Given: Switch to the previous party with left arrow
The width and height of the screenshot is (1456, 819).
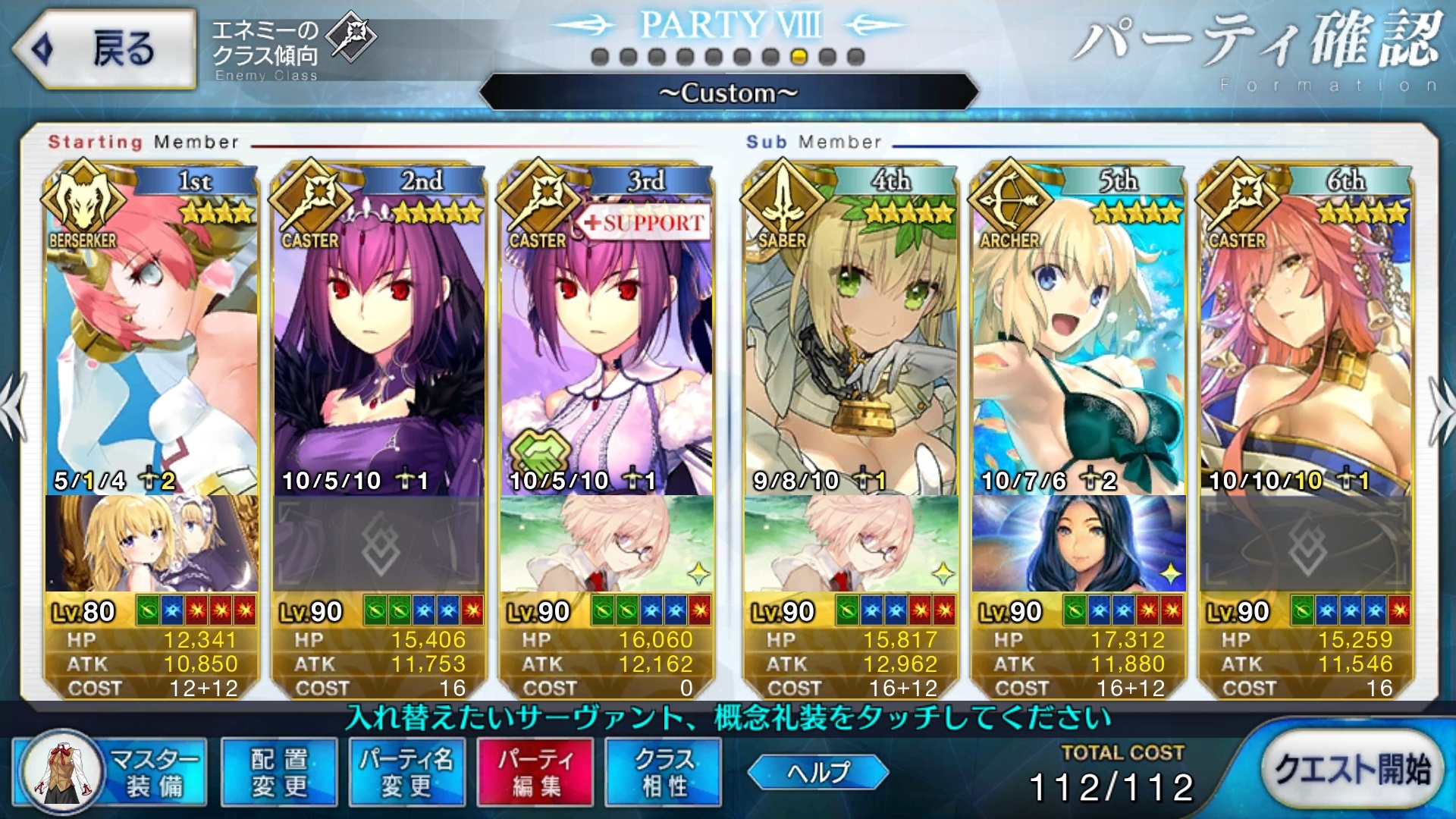Looking at the screenshot, I should pyautogui.click(x=14, y=409).
